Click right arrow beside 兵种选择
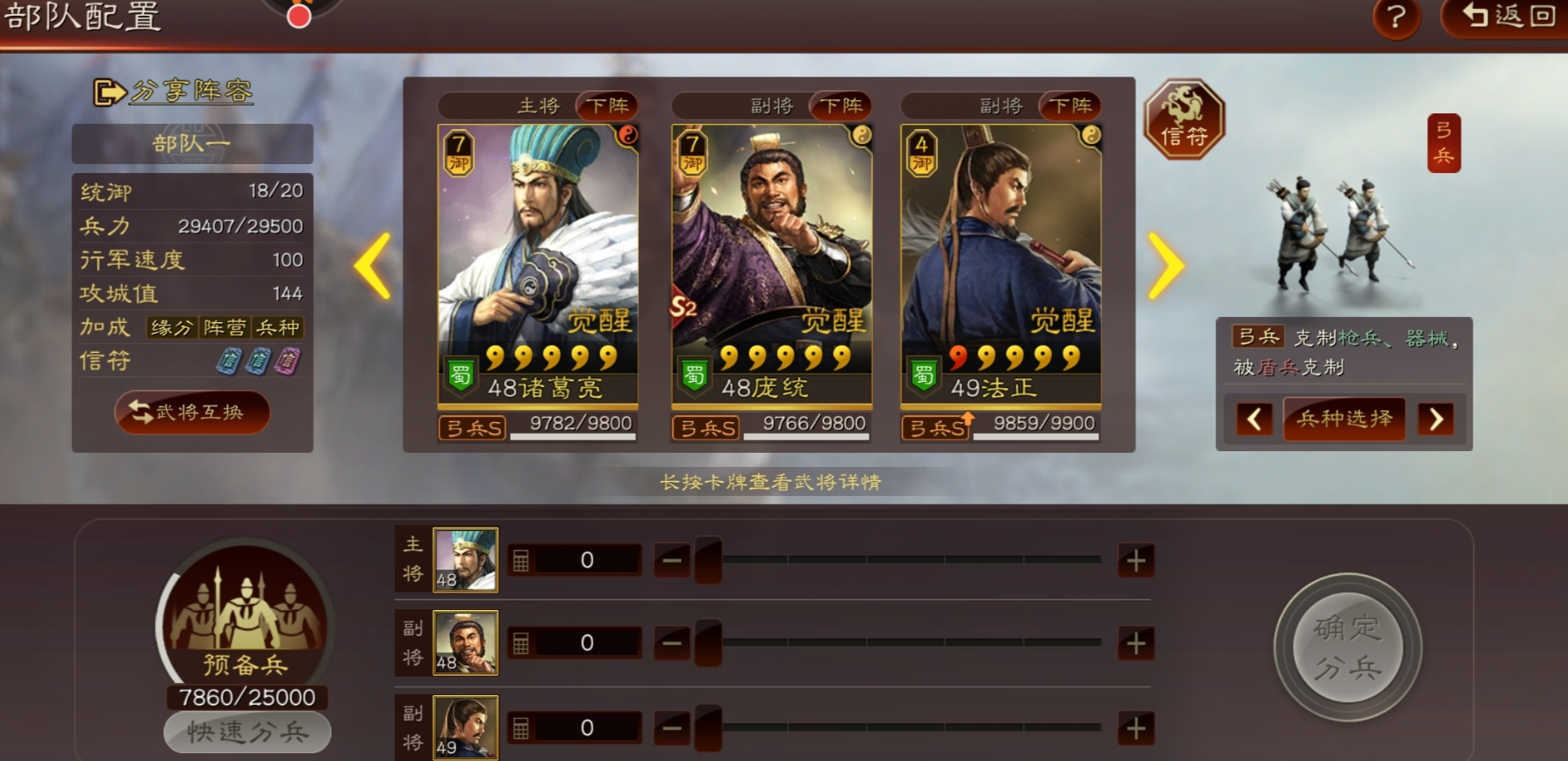This screenshot has width=1568, height=761. (x=1436, y=420)
